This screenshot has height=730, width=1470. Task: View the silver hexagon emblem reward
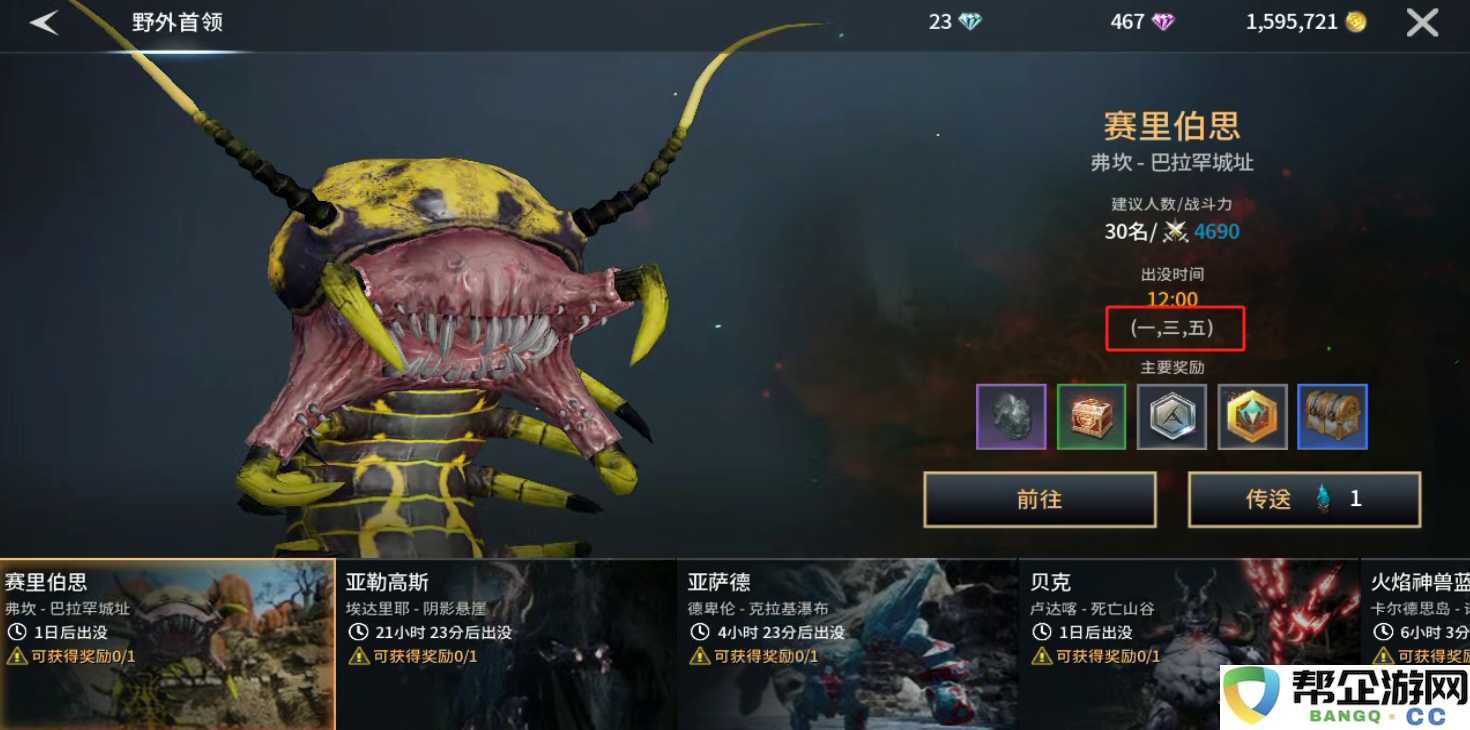click(1171, 416)
